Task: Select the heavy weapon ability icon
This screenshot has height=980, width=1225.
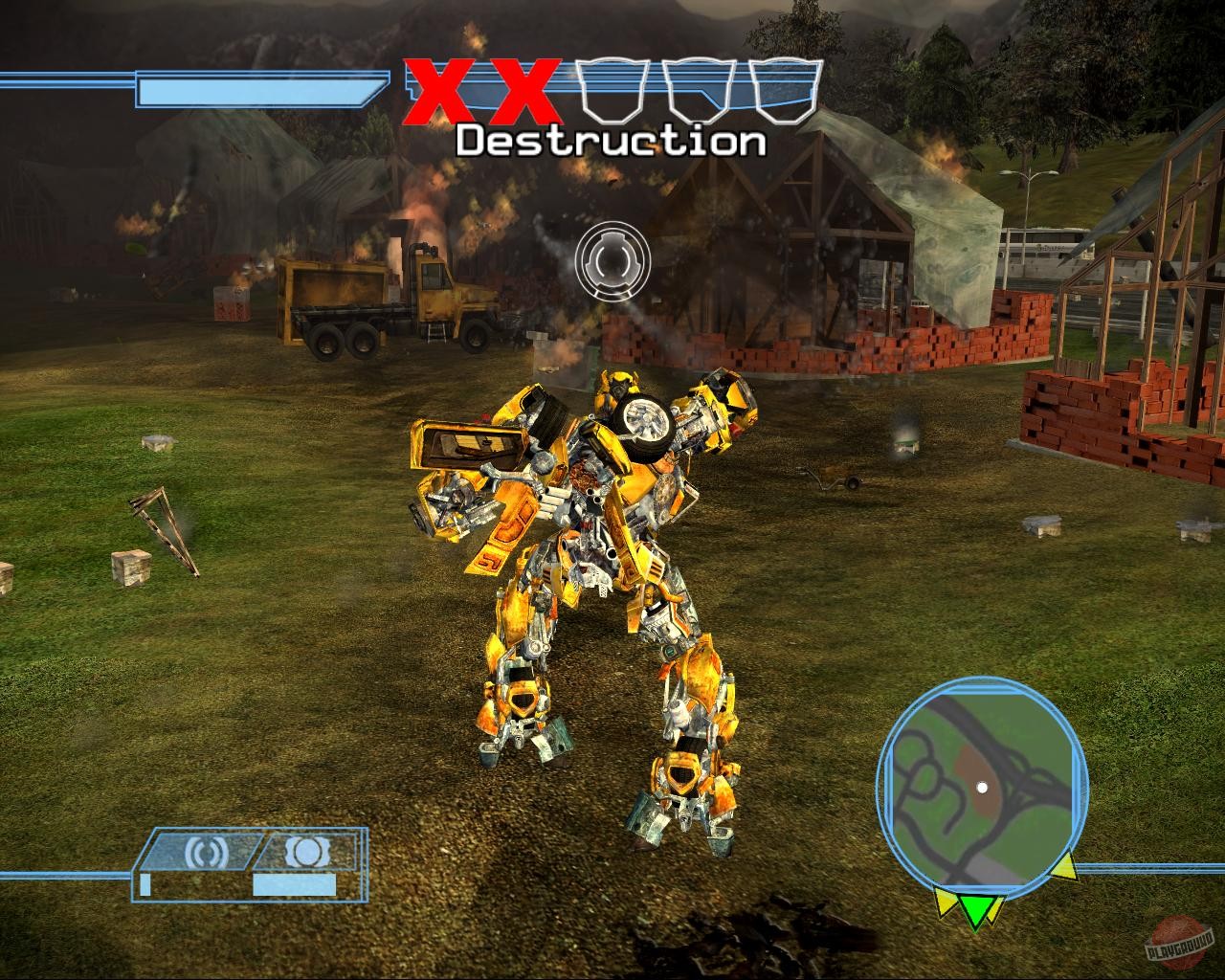Action: (307, 850)
